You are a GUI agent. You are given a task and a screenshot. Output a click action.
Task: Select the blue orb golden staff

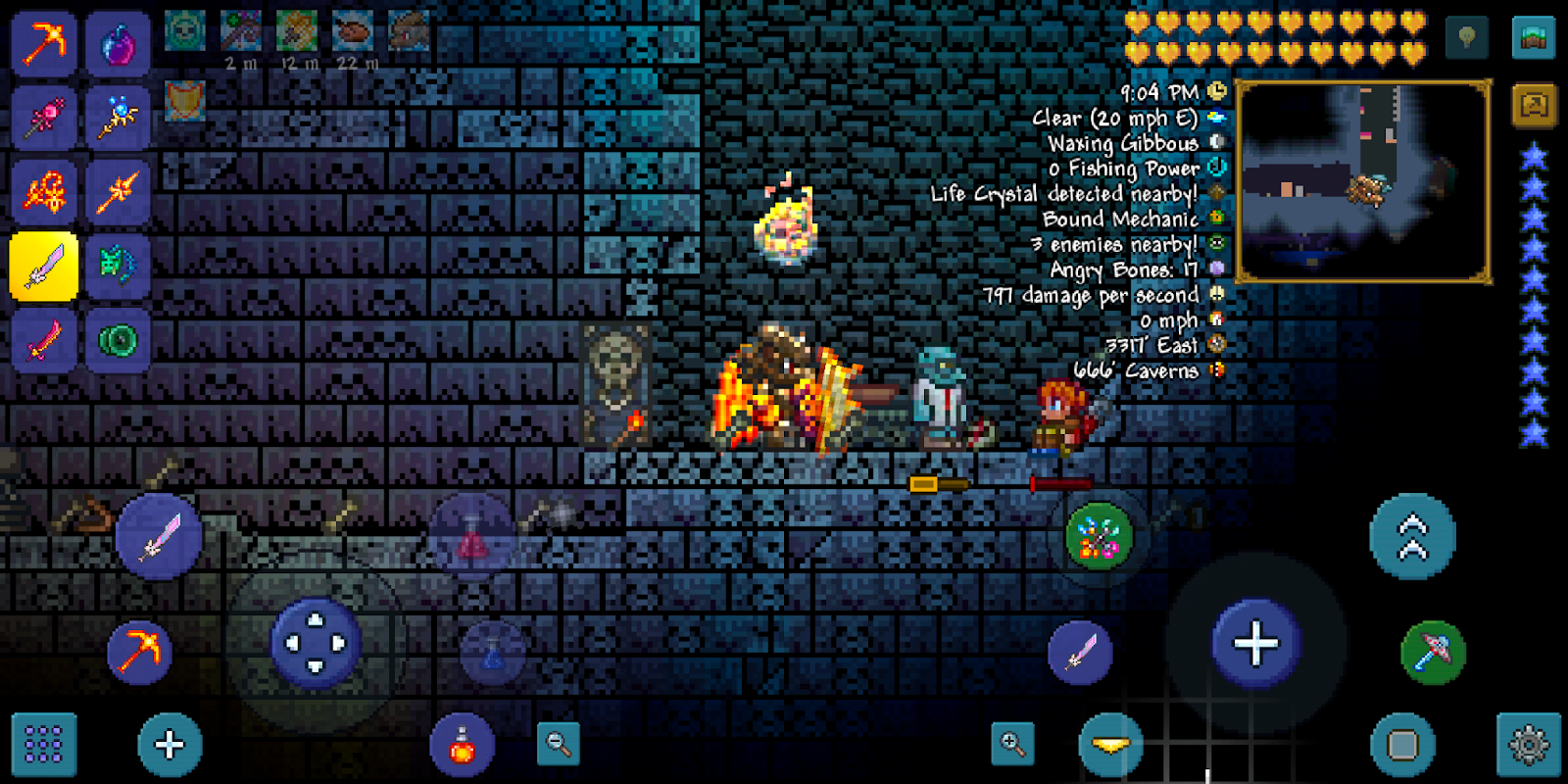tap(118, 119)
